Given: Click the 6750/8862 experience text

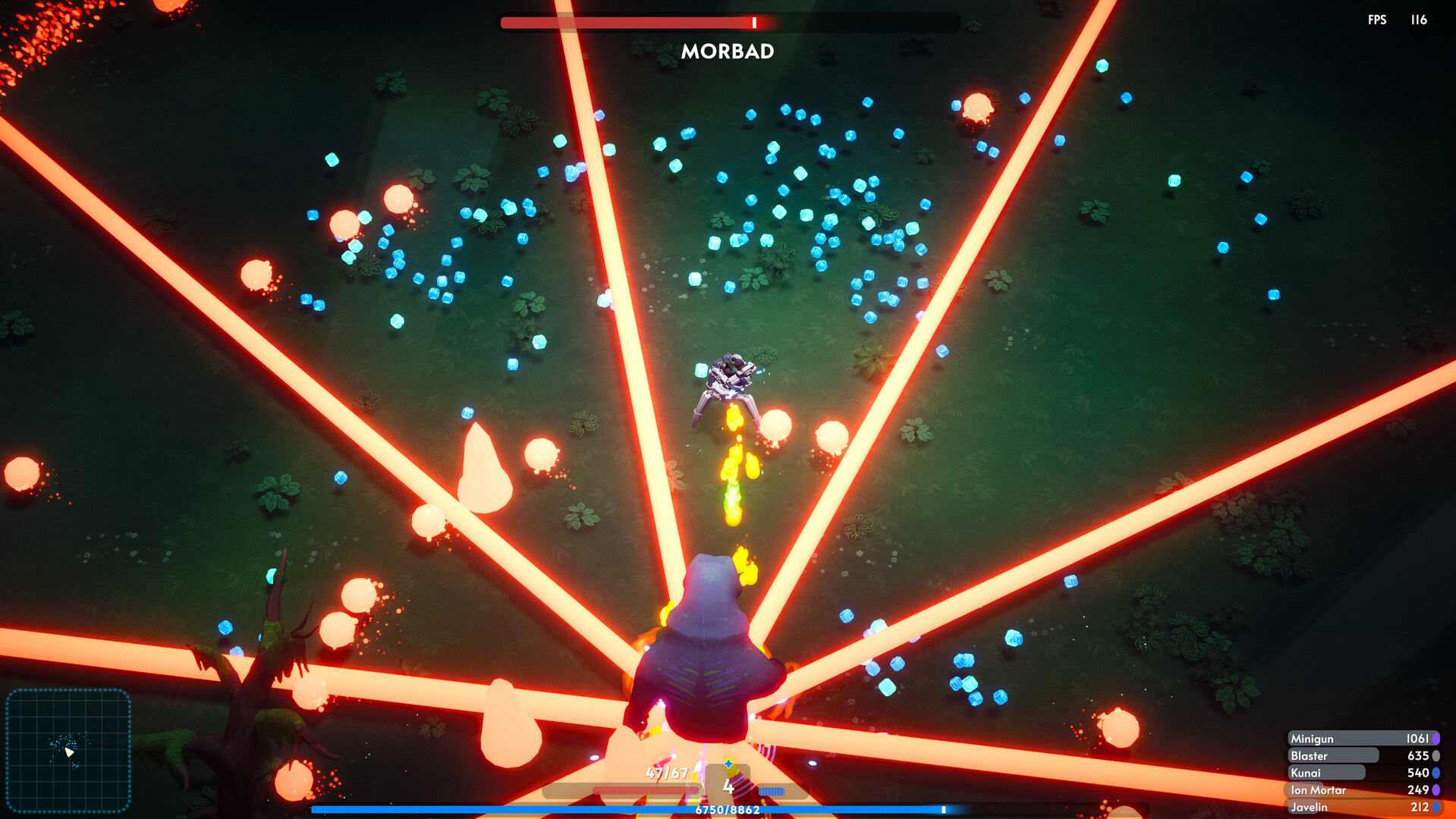Looking at the screenshot, I should pos(728,810).
